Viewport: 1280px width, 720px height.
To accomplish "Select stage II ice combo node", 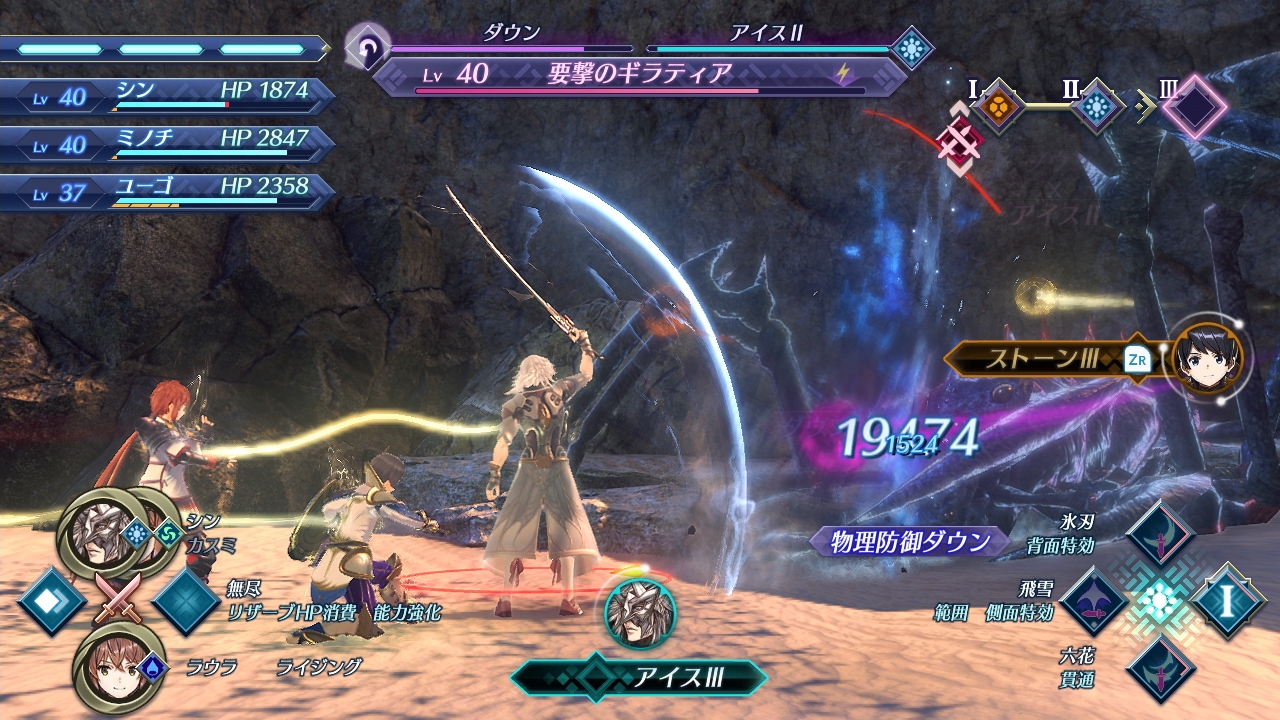I will pos(1097,105).
